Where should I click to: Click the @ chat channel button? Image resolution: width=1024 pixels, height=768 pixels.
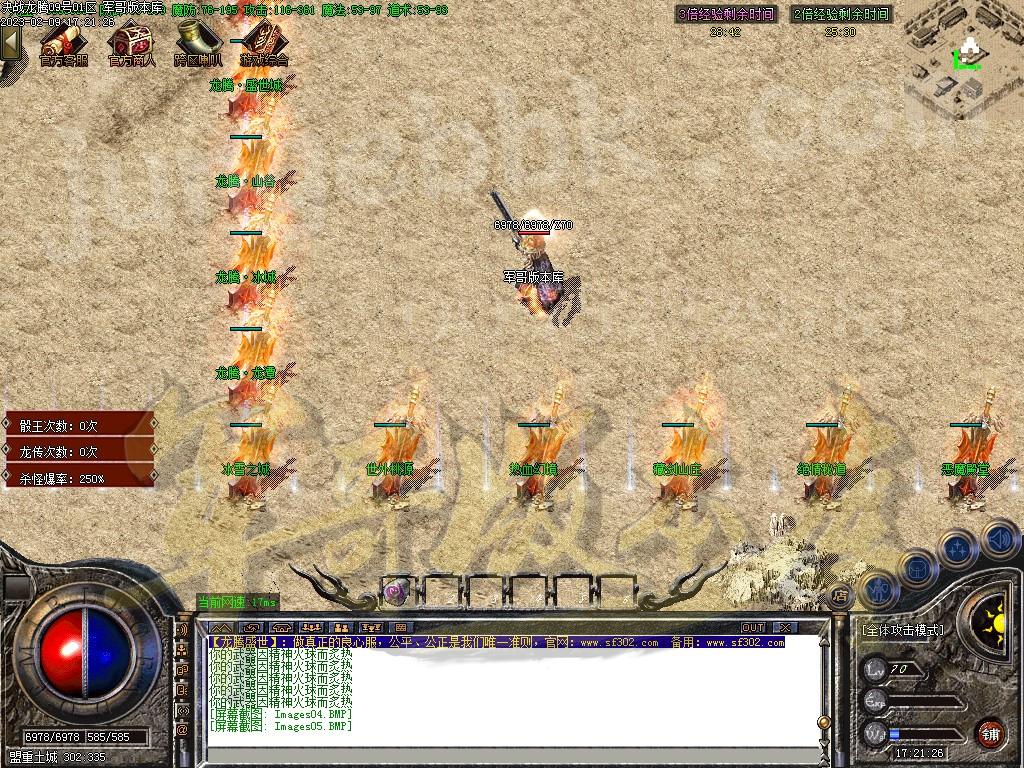point(182,730)
